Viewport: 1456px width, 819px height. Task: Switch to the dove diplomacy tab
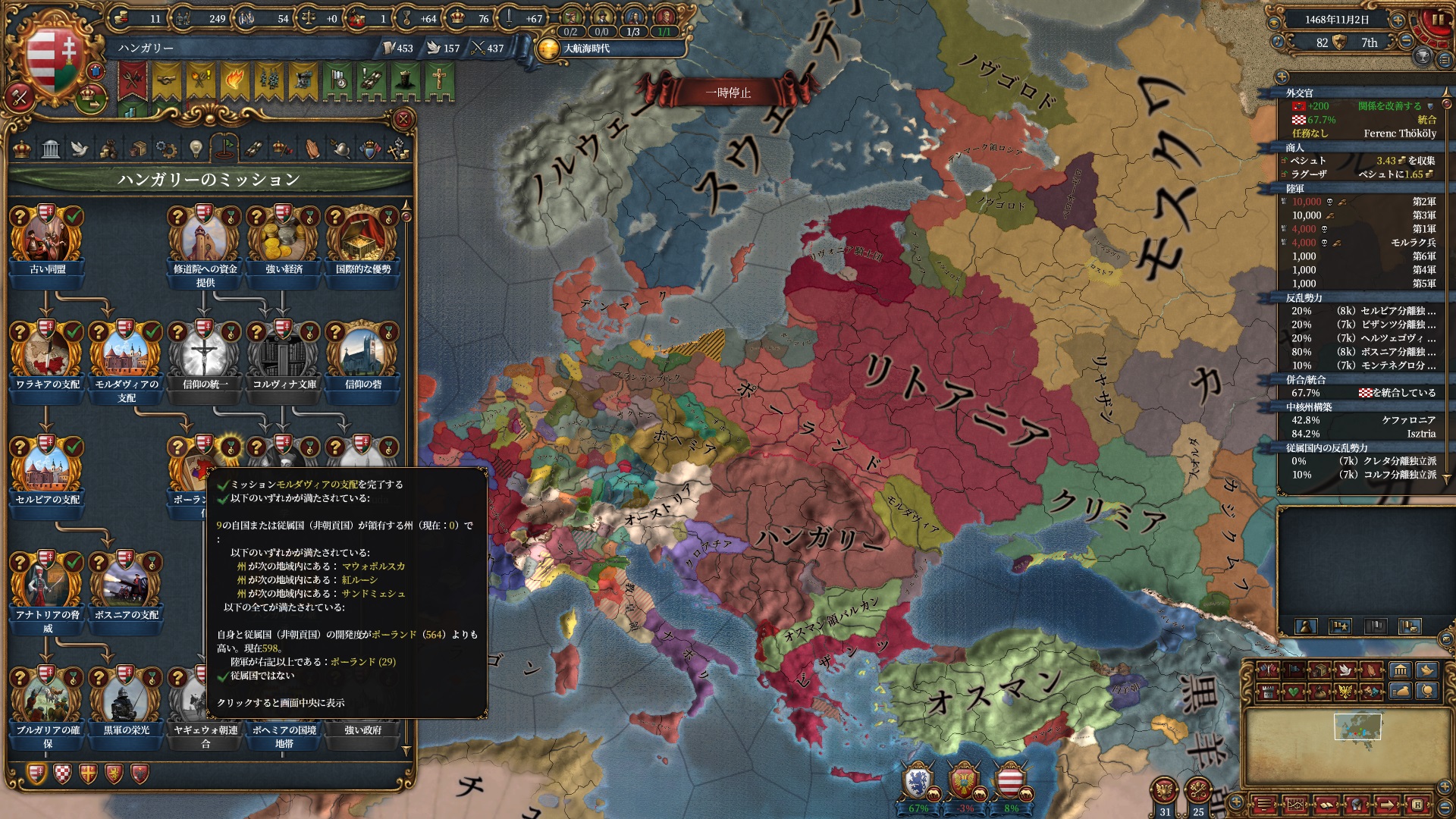tap(80, 149)
